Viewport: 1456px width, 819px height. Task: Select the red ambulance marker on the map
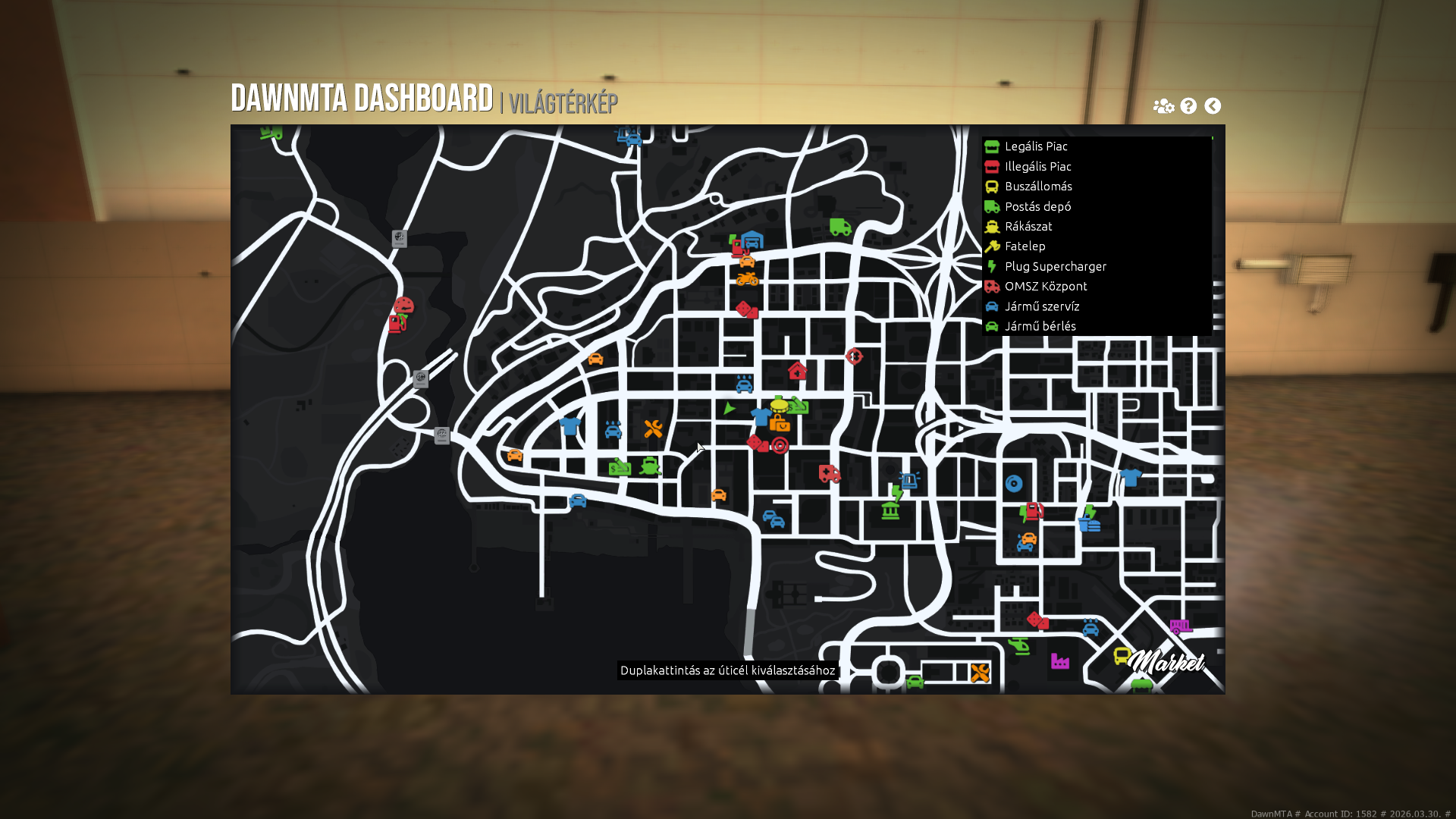(x=830, y=474)
